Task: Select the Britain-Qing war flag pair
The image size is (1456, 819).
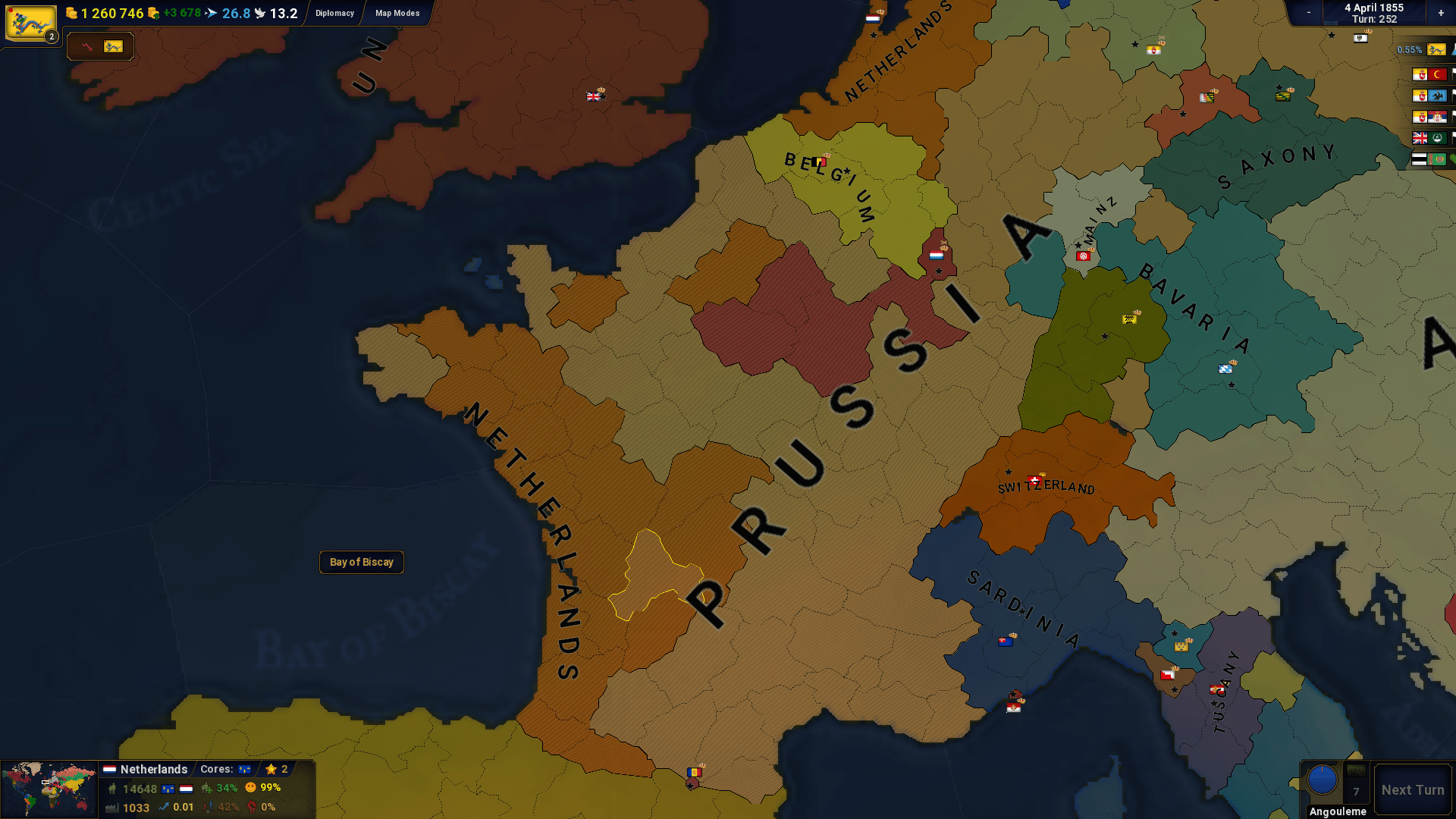Action: pos(1428,138)
